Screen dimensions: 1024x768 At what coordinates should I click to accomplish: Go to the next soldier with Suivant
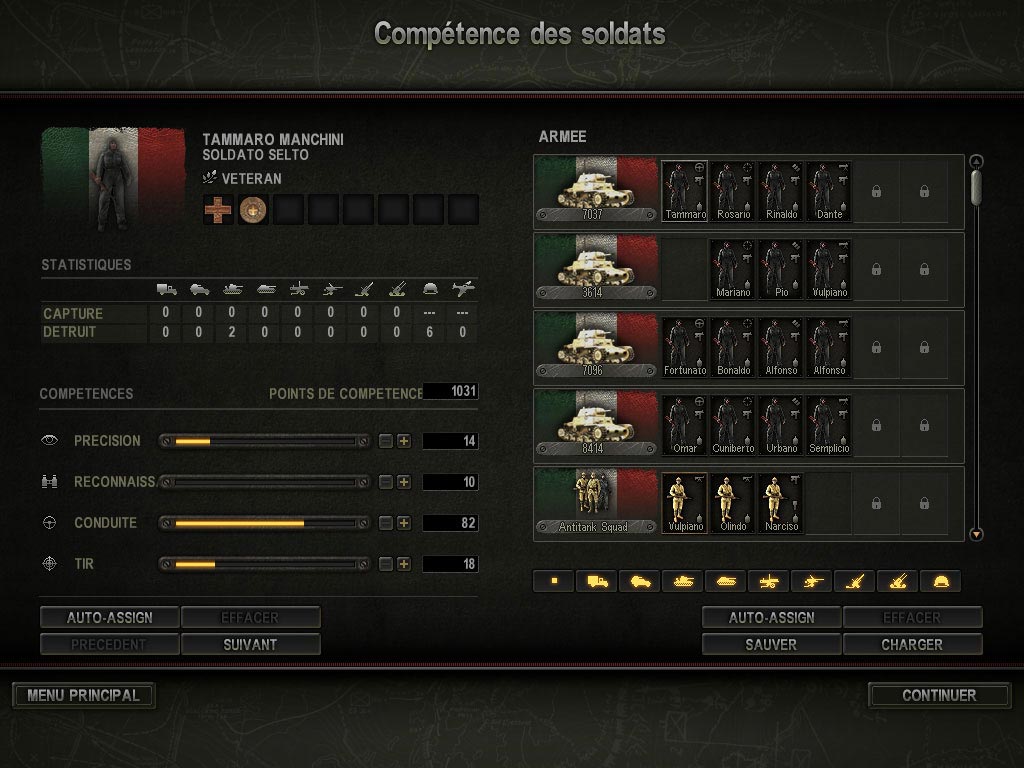click(250, 645)
